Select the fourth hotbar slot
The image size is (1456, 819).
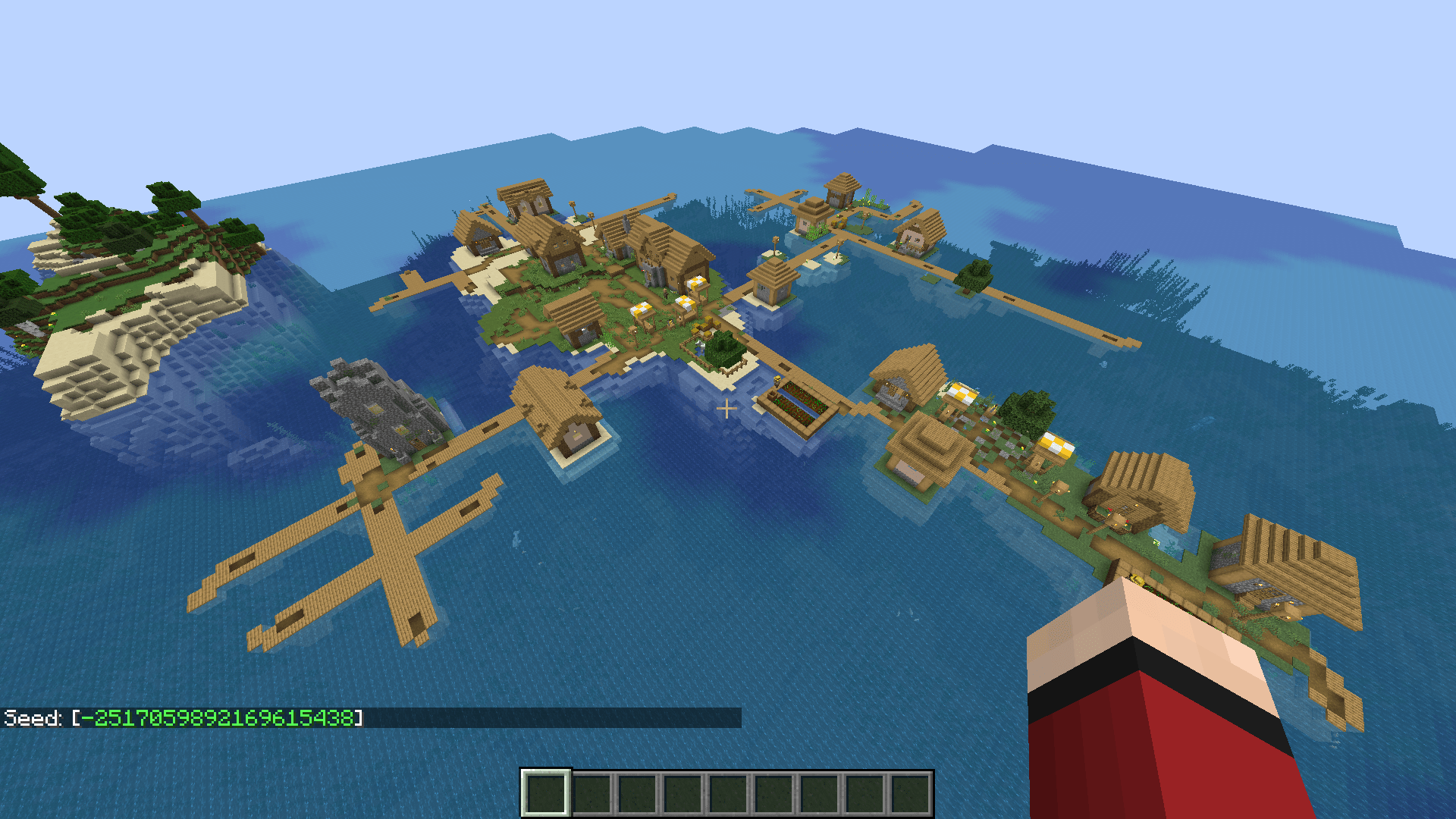(684, 792)
